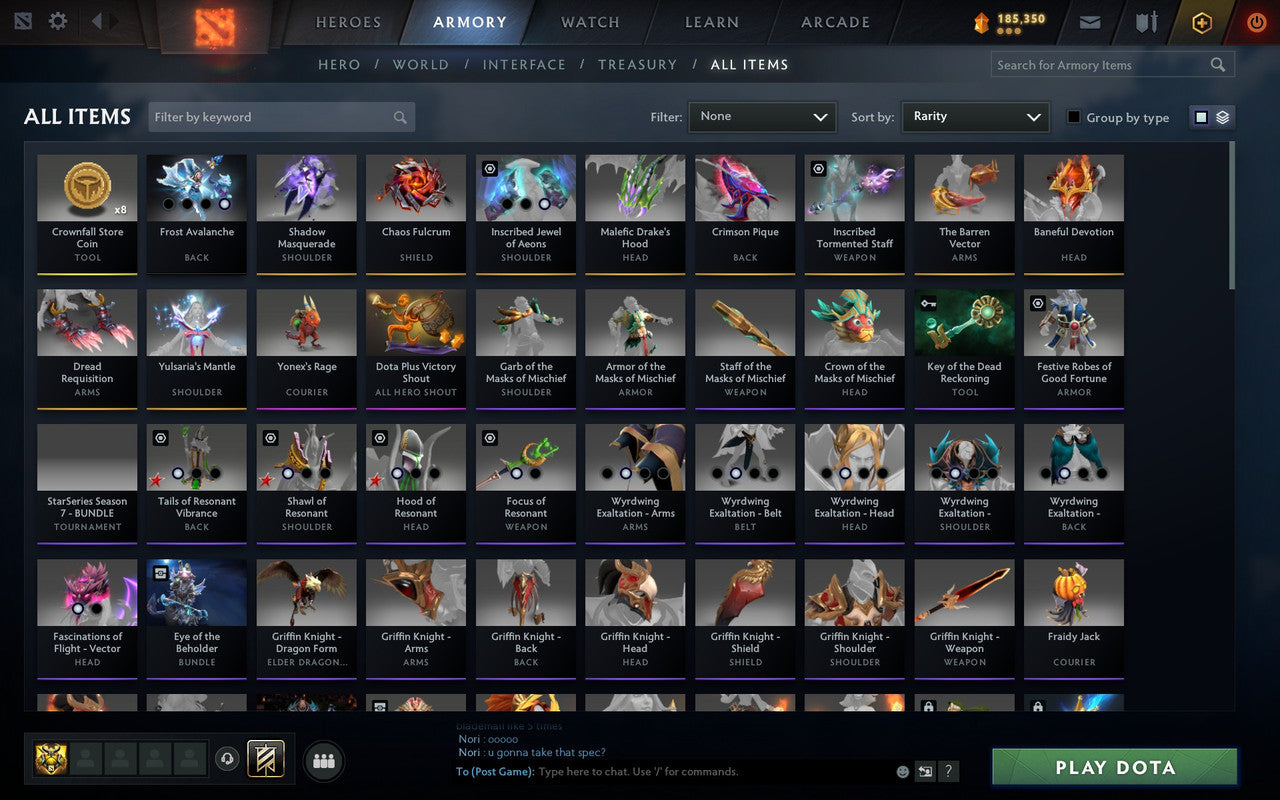Open the Sort by Rarity dropdown
The width and height of the screenshot is (1280, 800).
click(x=975, y=117)
